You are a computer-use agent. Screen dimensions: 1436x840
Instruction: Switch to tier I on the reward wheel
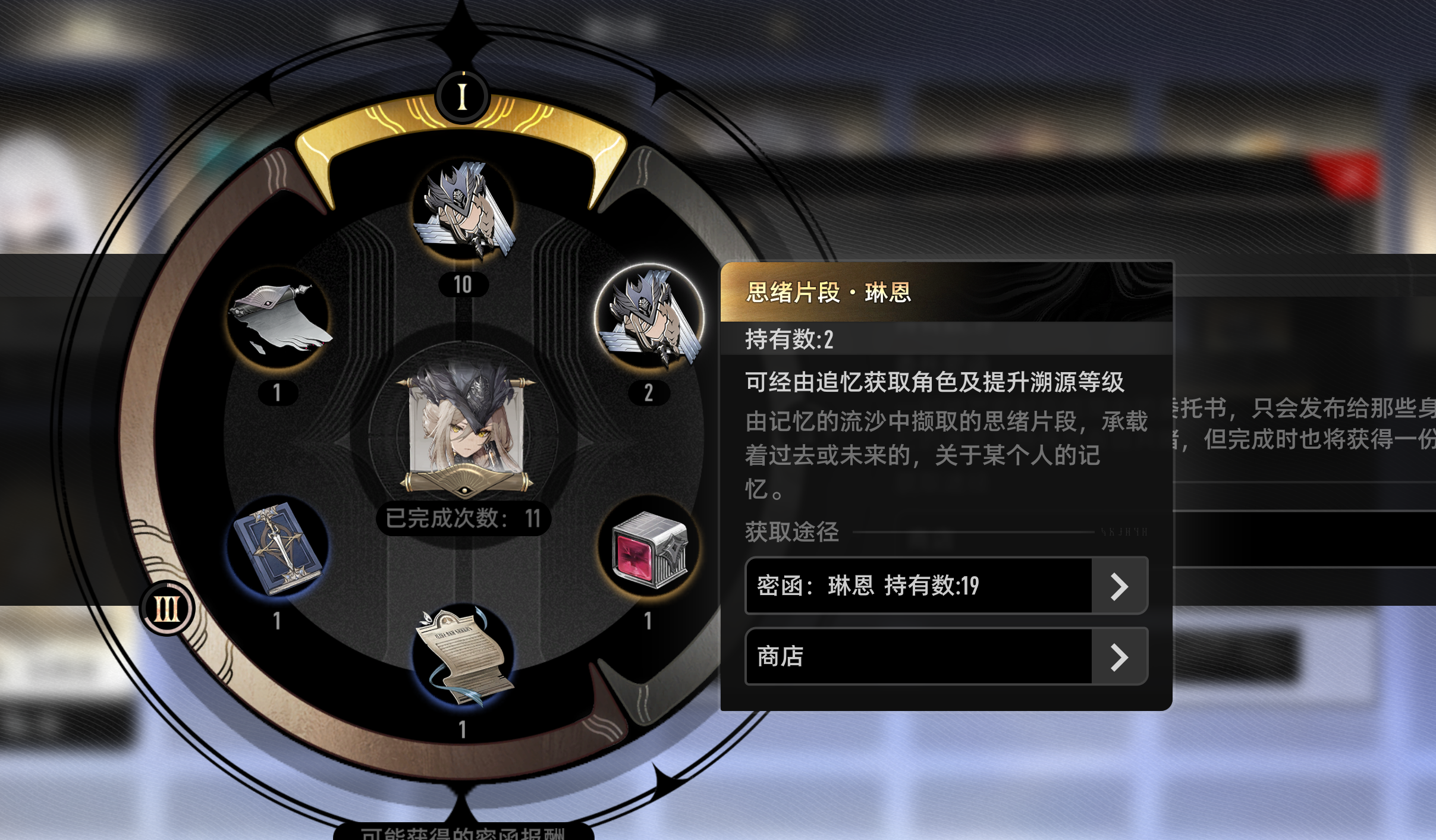coord(463,95)
